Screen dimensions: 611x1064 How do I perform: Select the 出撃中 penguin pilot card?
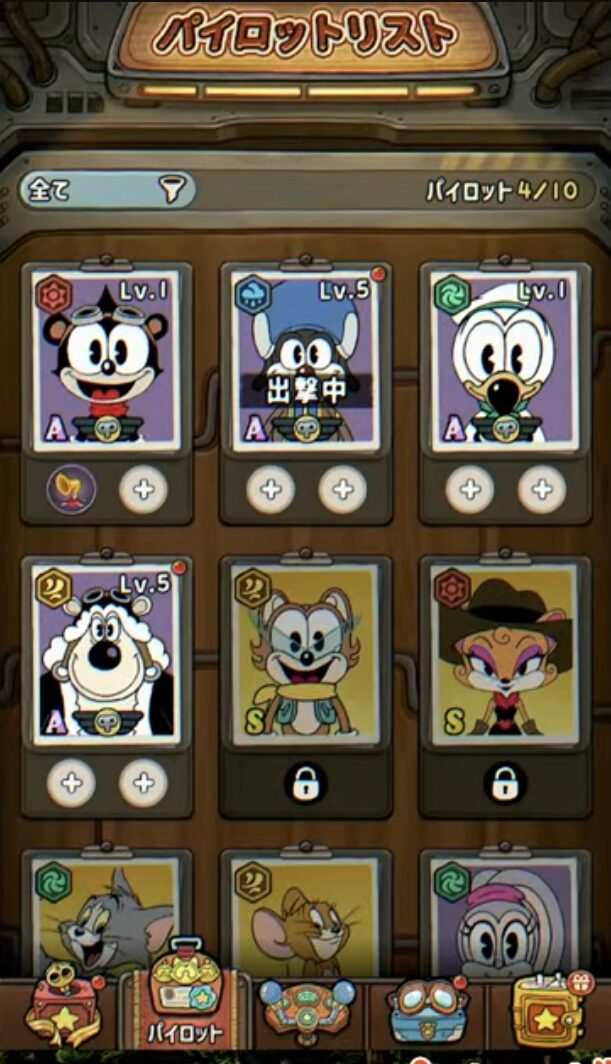[x=305, y=360]
